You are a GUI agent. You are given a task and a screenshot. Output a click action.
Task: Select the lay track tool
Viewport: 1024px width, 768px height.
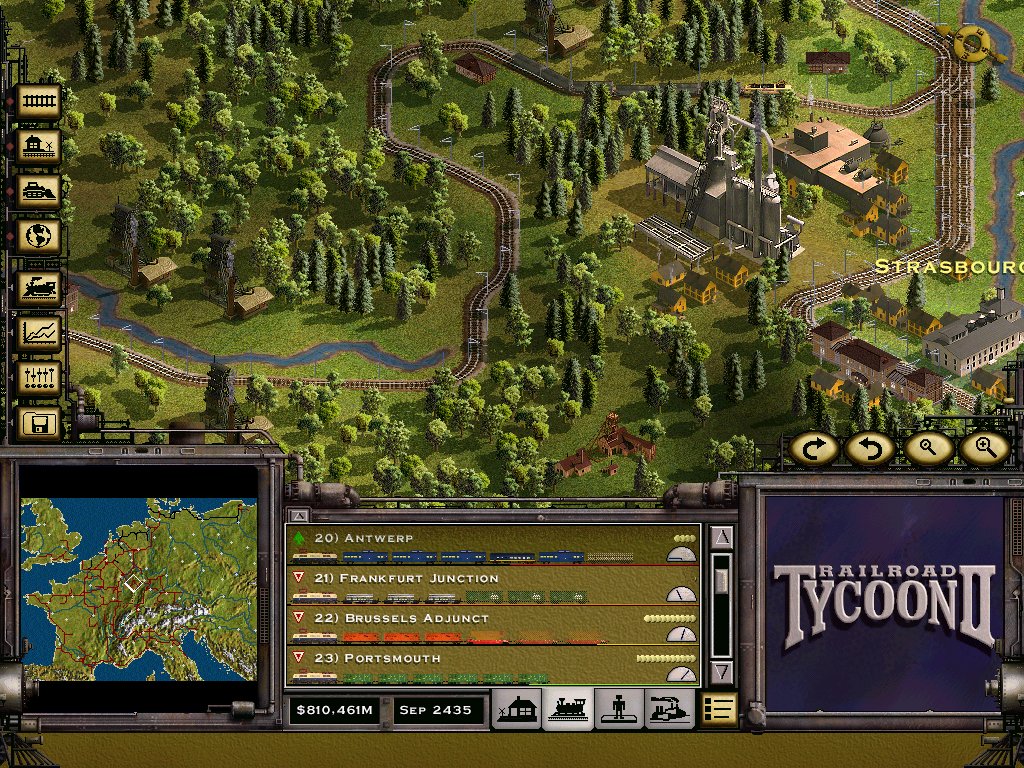coord(39,101)
